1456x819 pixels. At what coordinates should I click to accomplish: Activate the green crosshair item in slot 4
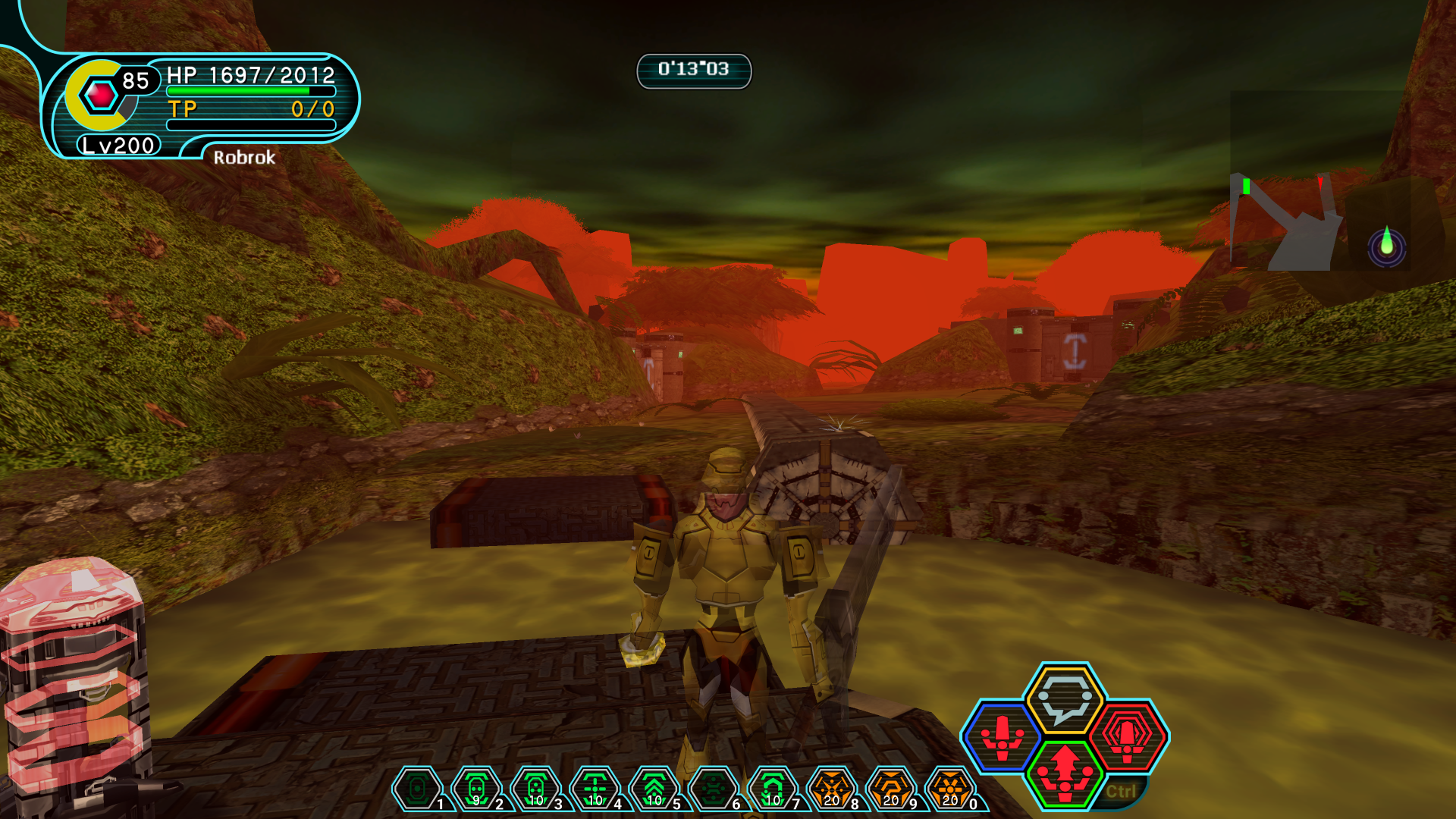[x=595, y=789]
